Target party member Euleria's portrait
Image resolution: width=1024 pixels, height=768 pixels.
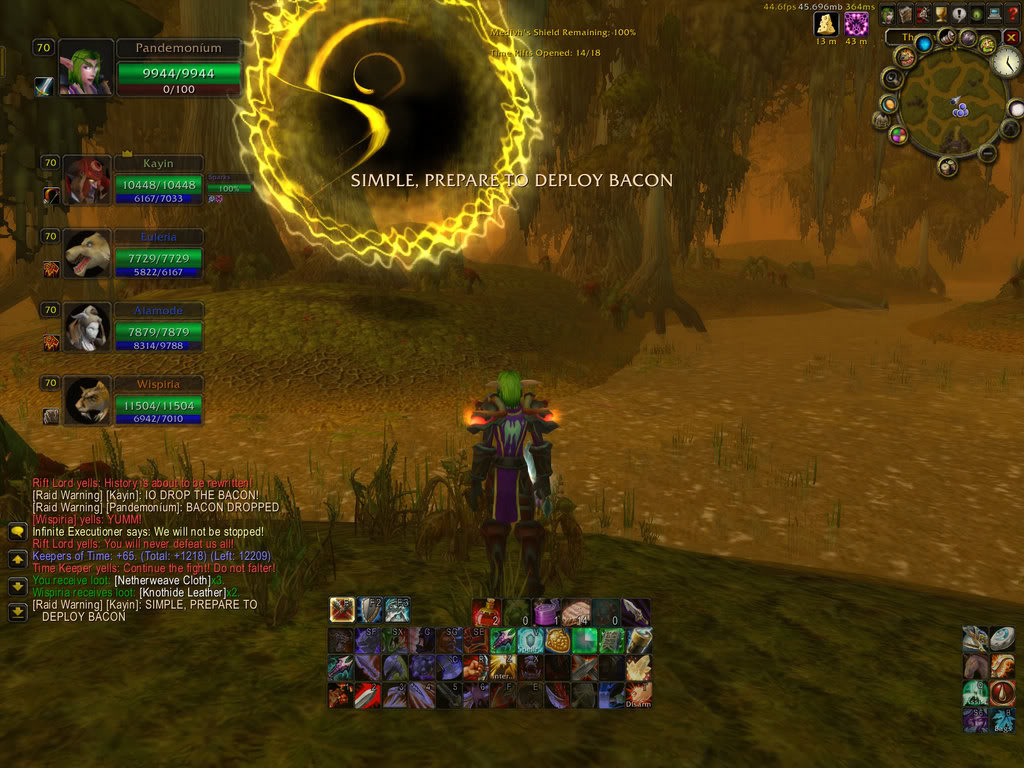tap(87, 253)
